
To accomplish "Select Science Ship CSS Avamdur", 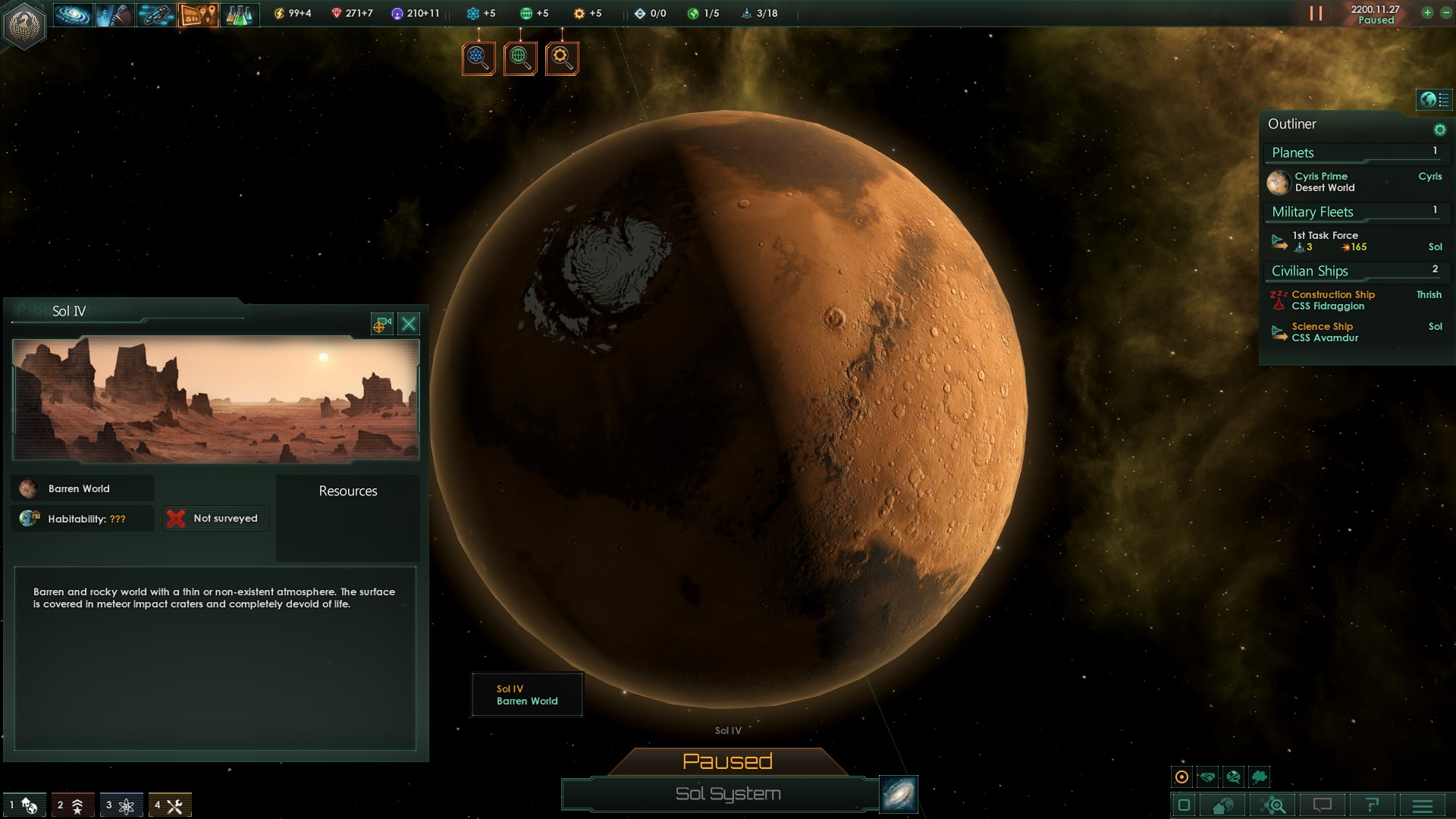I will coord(1324,332).
